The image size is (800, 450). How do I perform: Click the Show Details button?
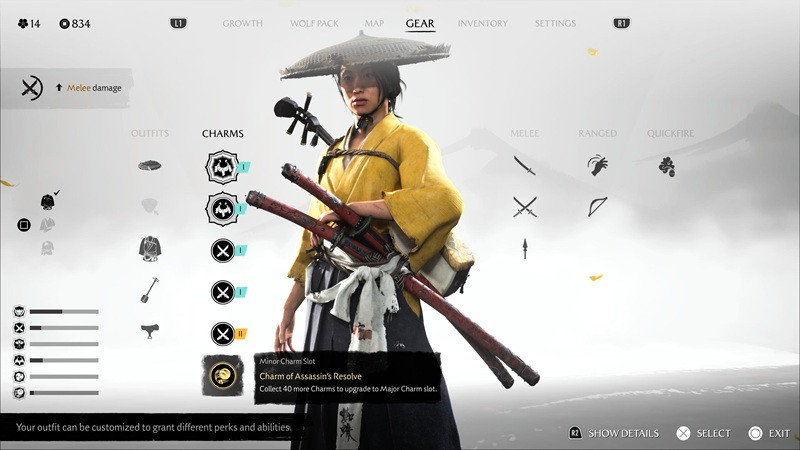pos(613,433)
